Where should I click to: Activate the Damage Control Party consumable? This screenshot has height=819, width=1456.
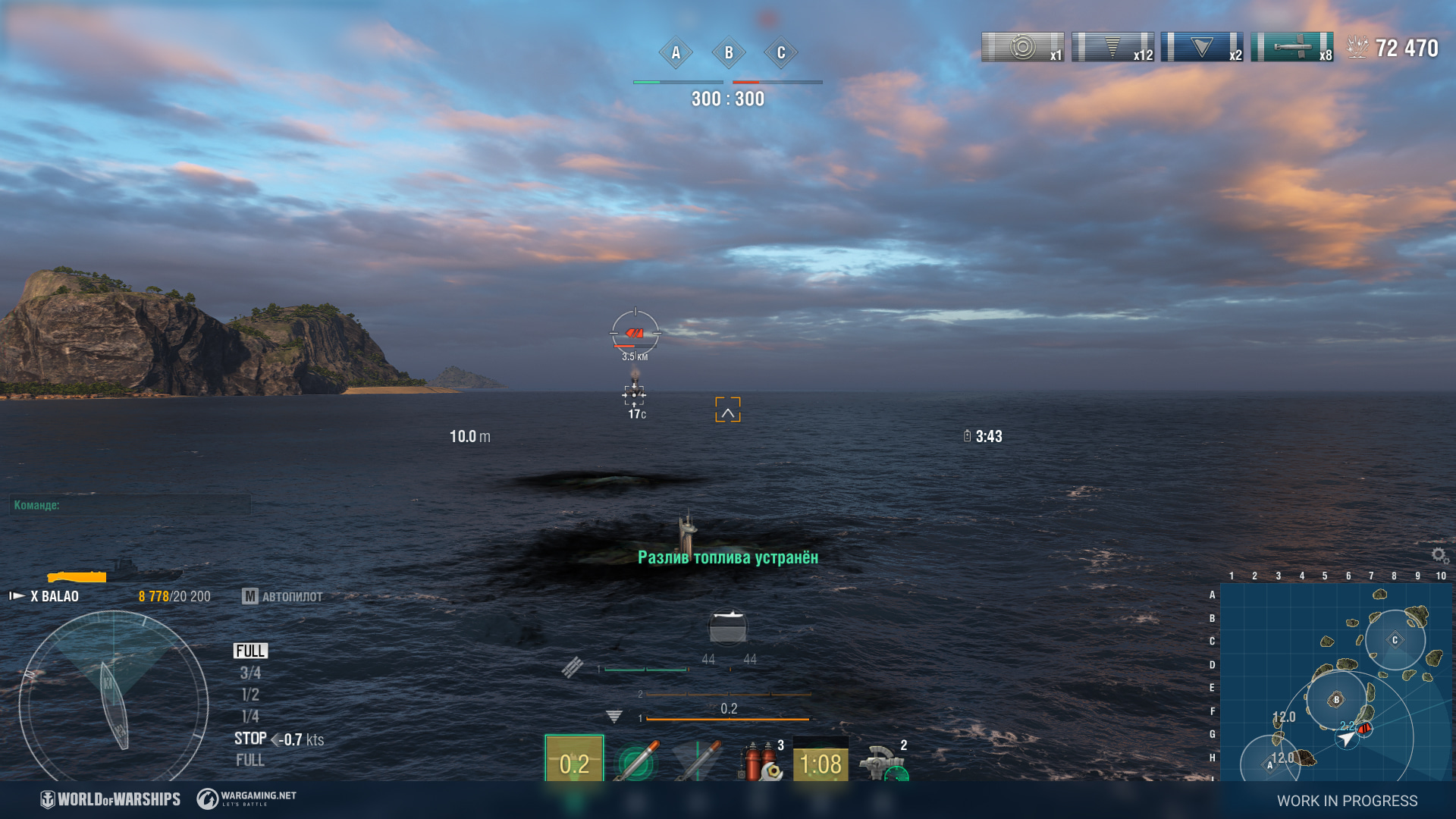pyautogui.click(x=759, y=760)
